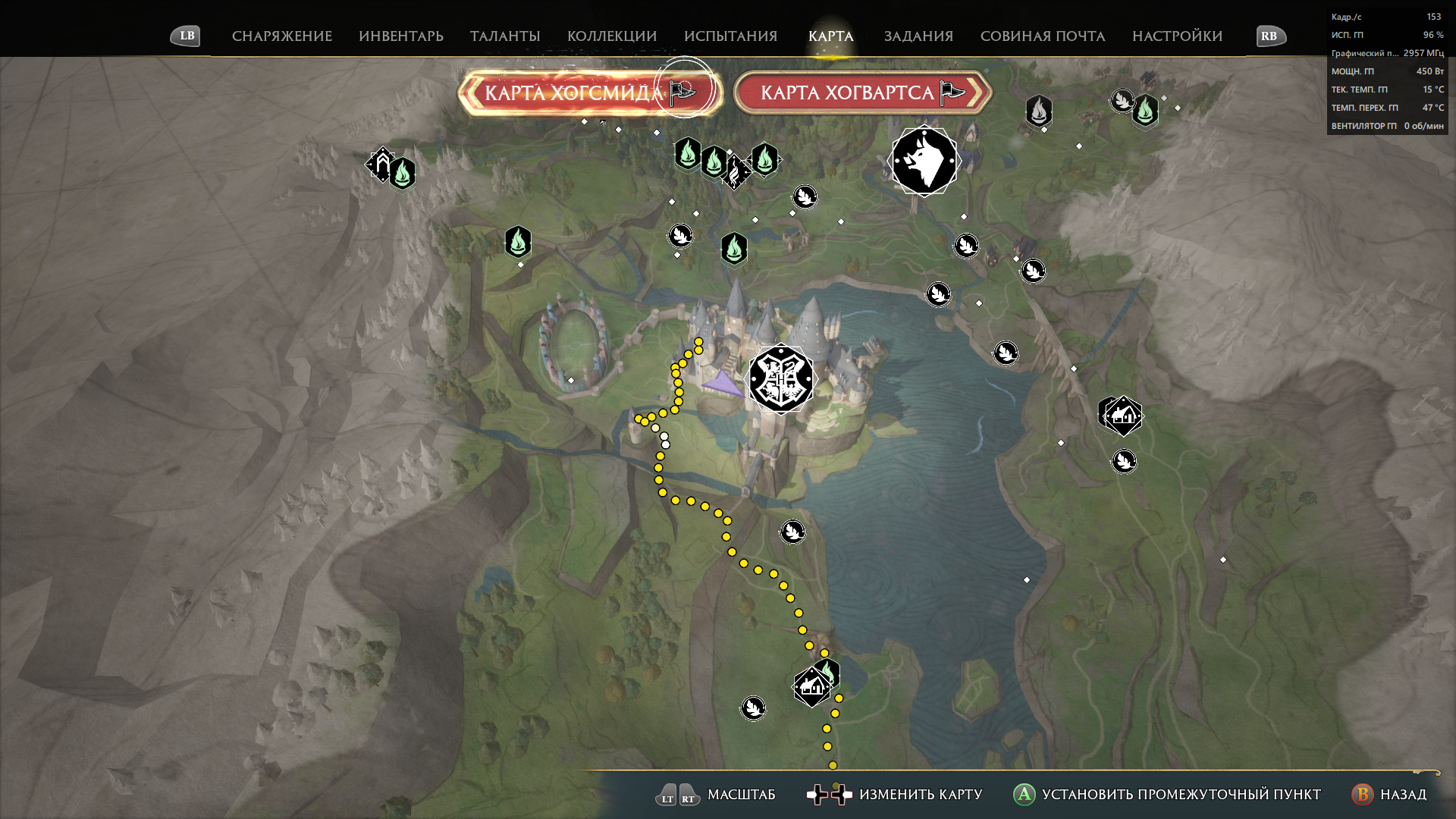Click the Floo flame marker near western ruins
This screenshot has height=819, width=1456.
click(x=403, y=174)
